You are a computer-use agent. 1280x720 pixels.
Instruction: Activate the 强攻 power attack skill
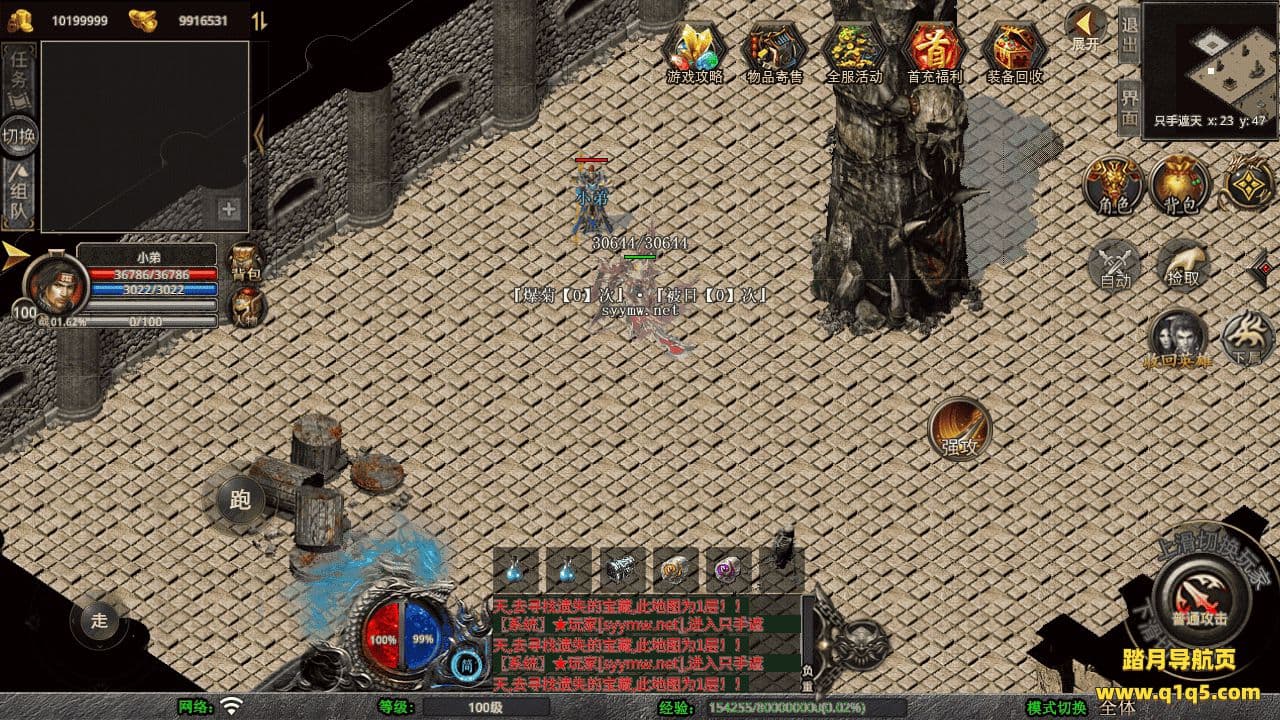tap(960, 429)
